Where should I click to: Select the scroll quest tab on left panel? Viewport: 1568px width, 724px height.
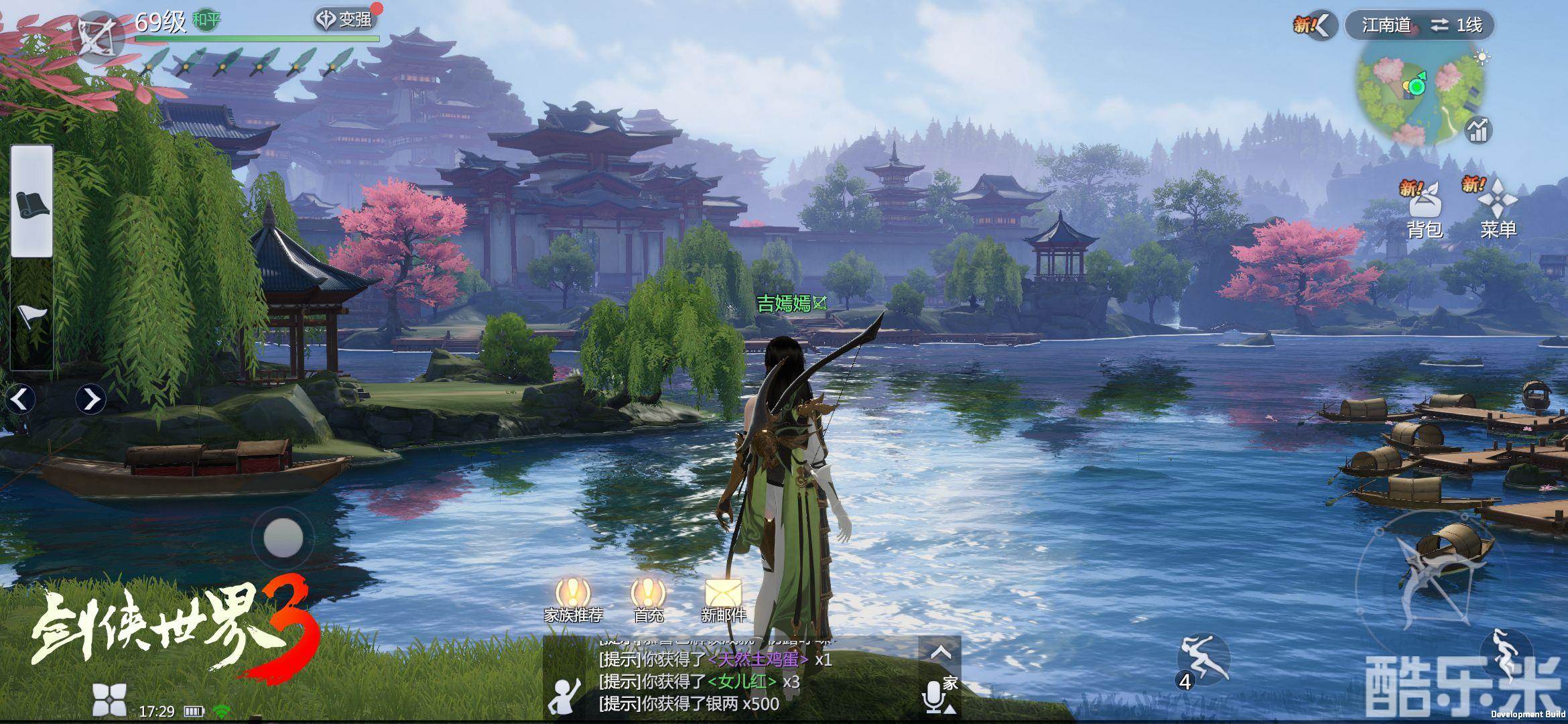click(31, 202)
